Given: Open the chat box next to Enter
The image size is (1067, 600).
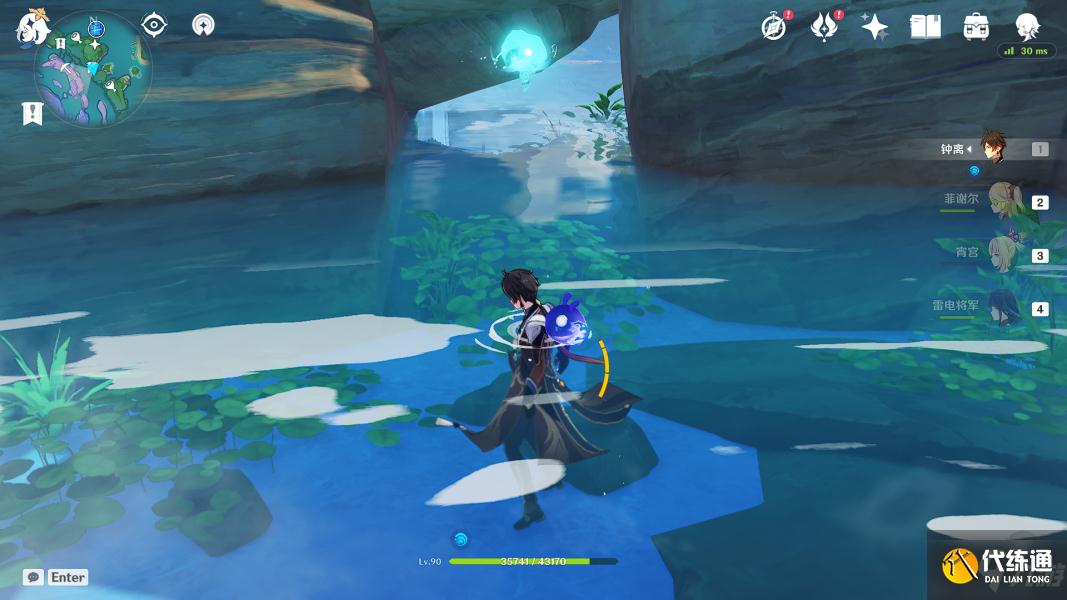Looking at the screenshot, I should click(33, 577).
